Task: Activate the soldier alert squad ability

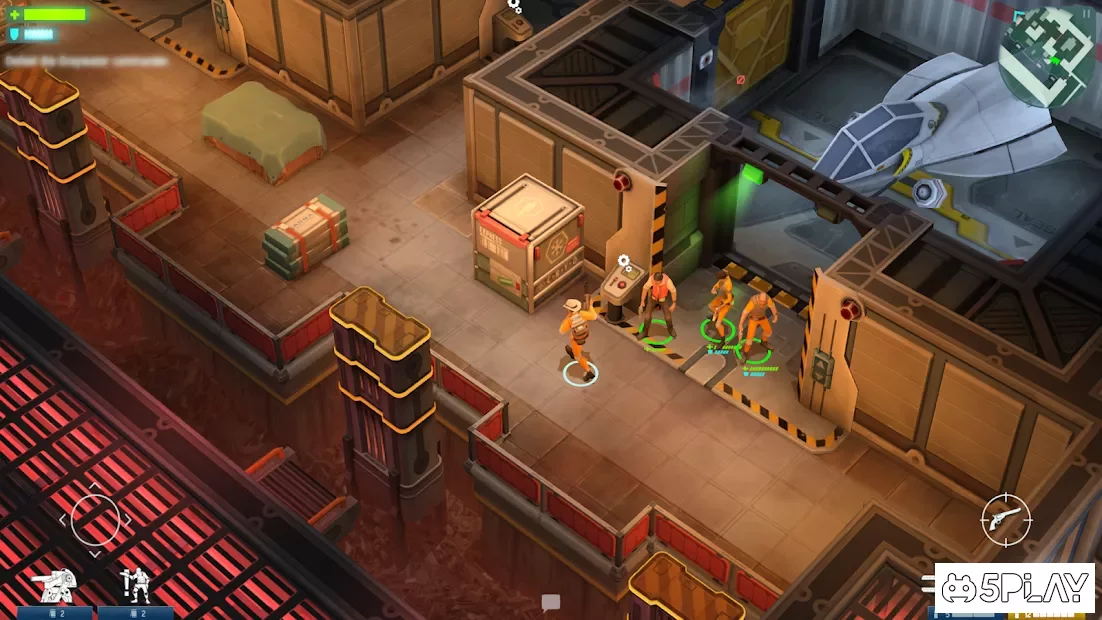Action: tap(135, 585)
